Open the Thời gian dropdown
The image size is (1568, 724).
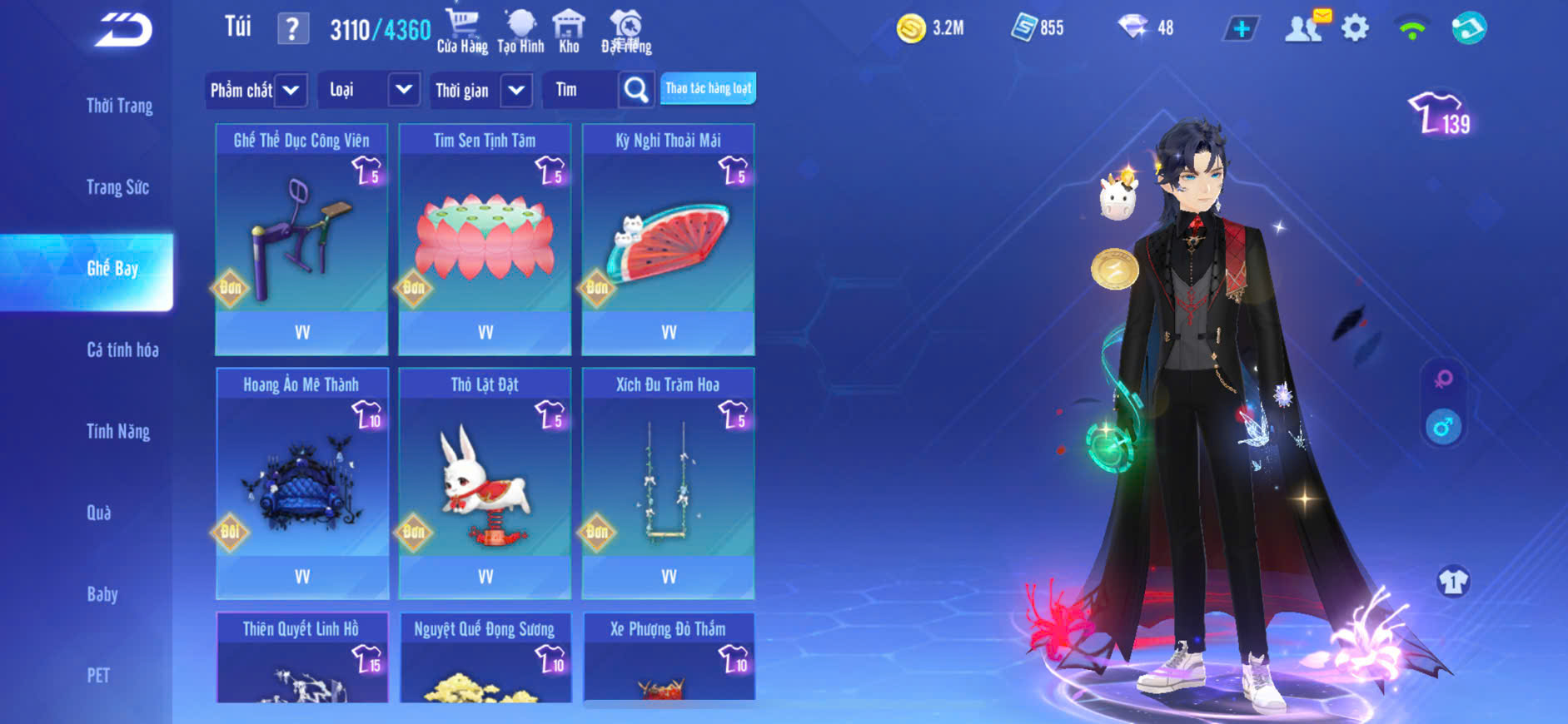482,90
